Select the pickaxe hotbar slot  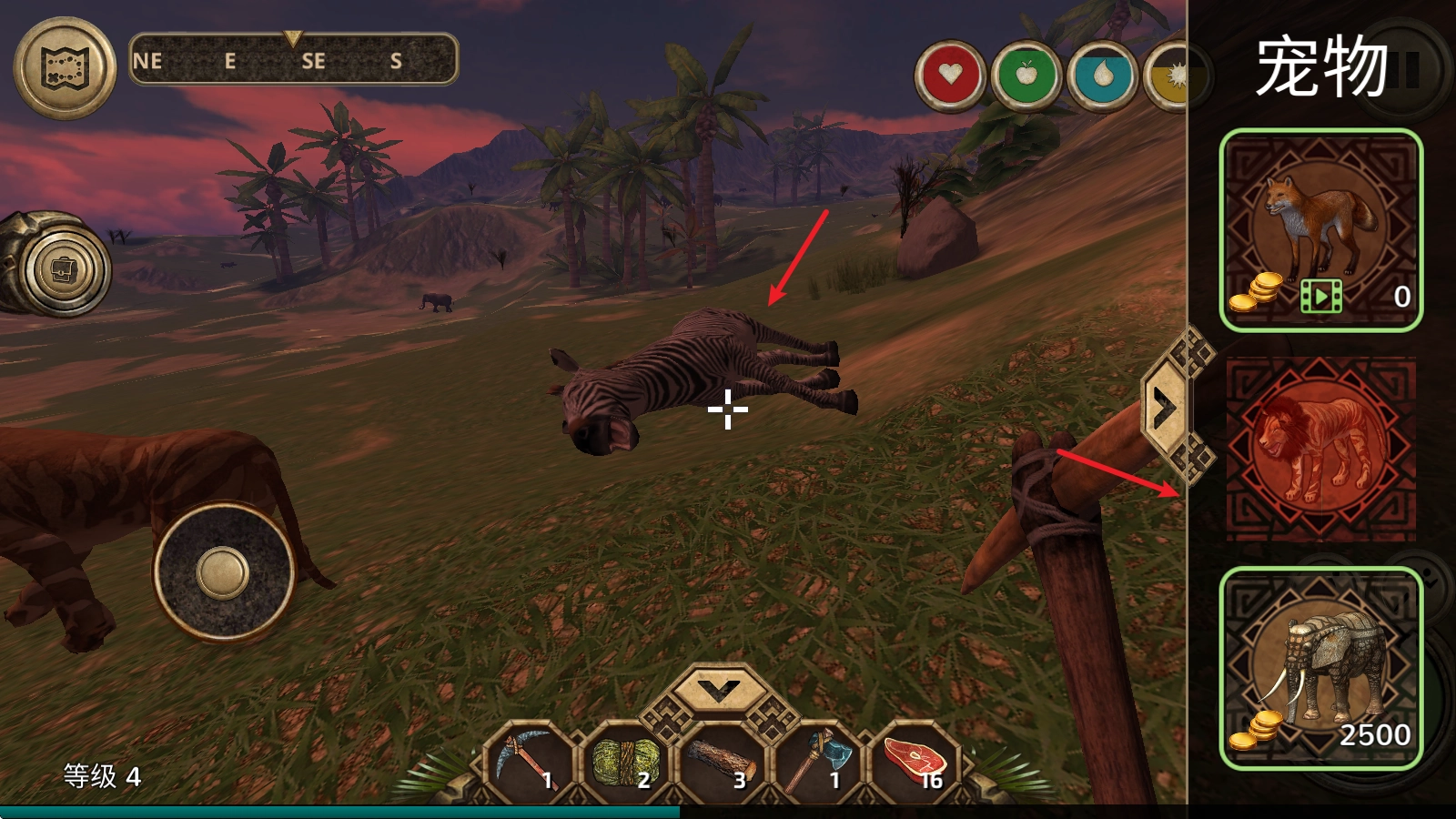(529, 761)
